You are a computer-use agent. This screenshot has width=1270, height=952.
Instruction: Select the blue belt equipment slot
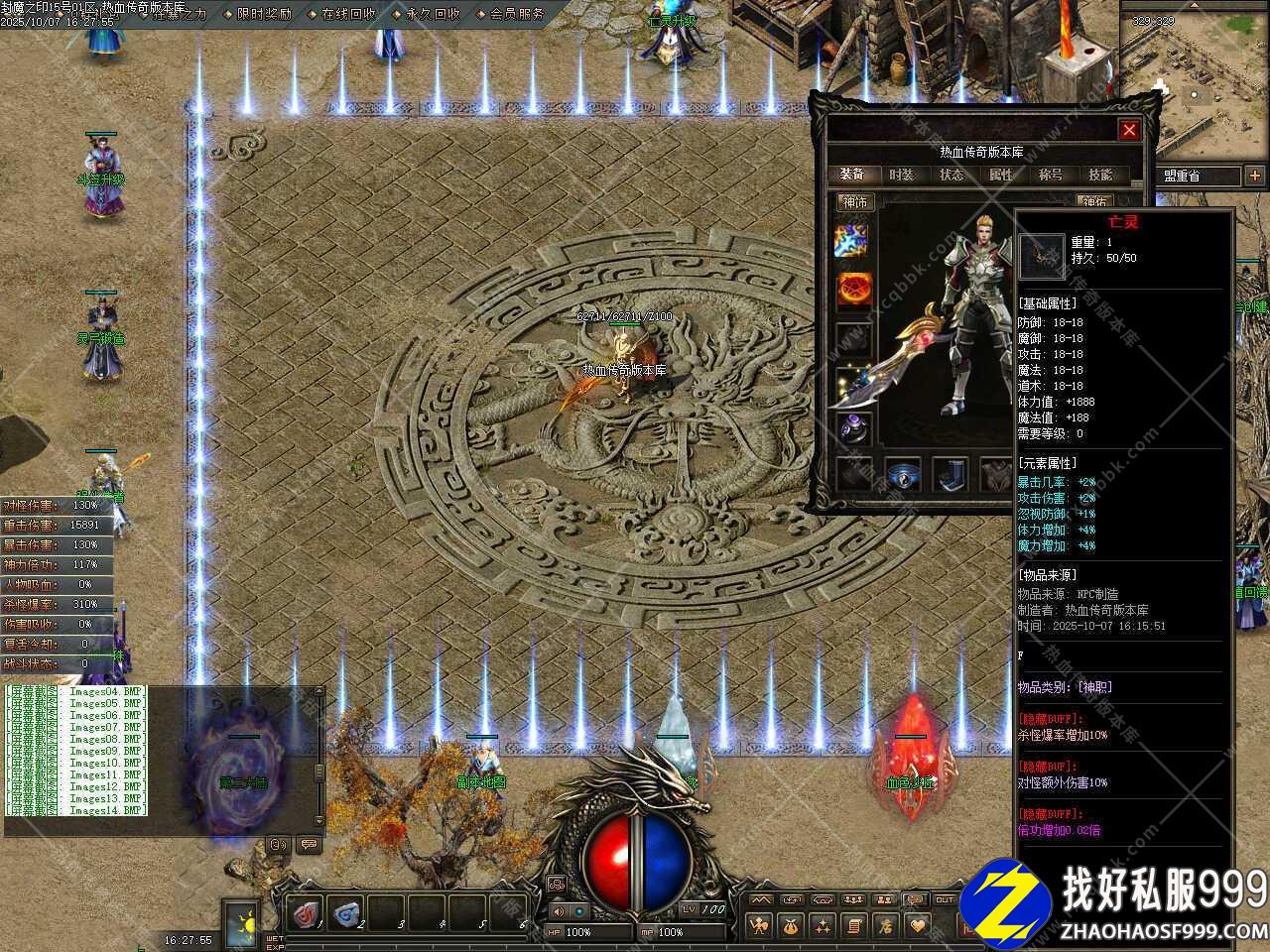click(902, 474)
